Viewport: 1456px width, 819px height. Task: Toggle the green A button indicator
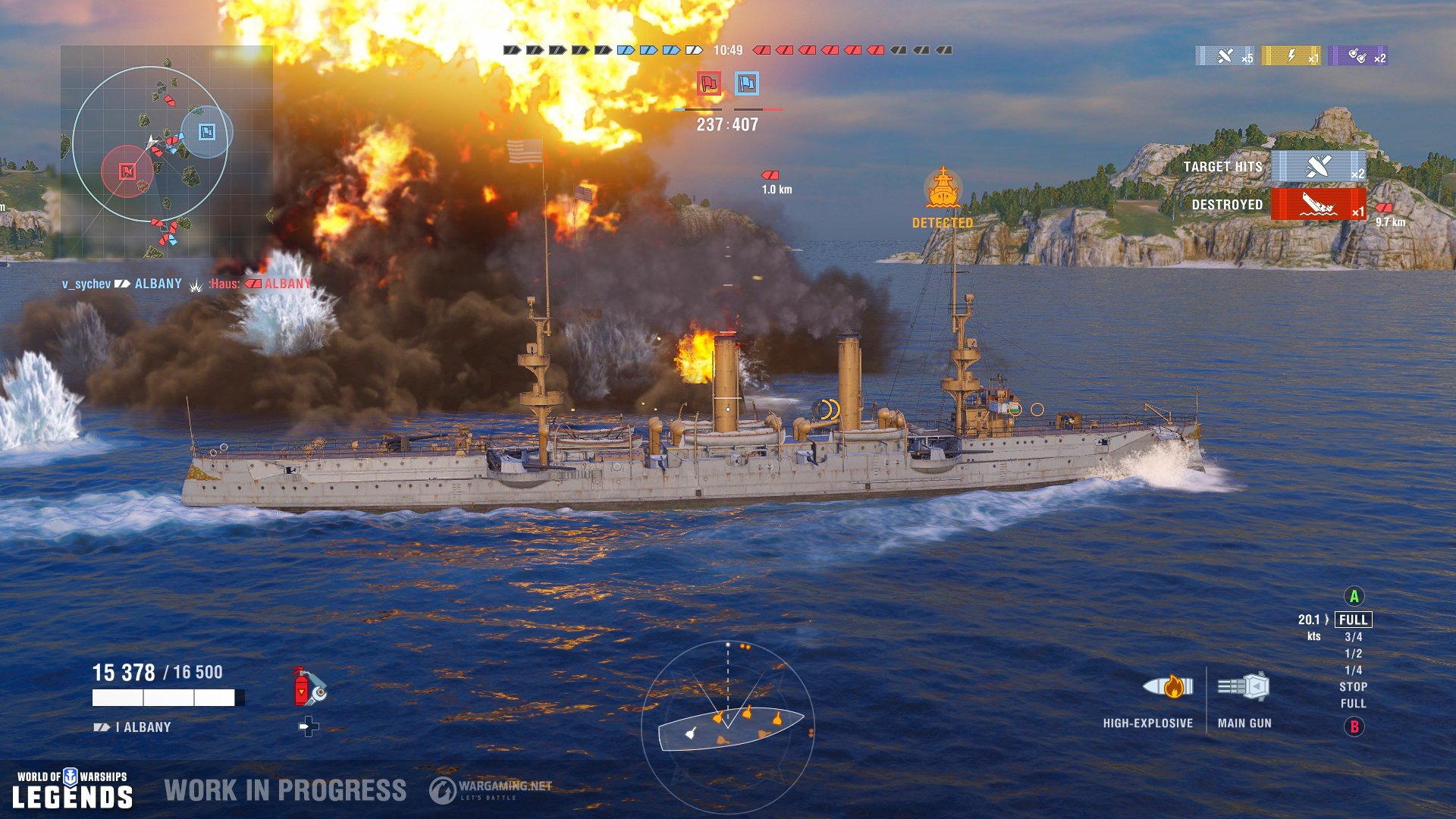(1354, 596)
